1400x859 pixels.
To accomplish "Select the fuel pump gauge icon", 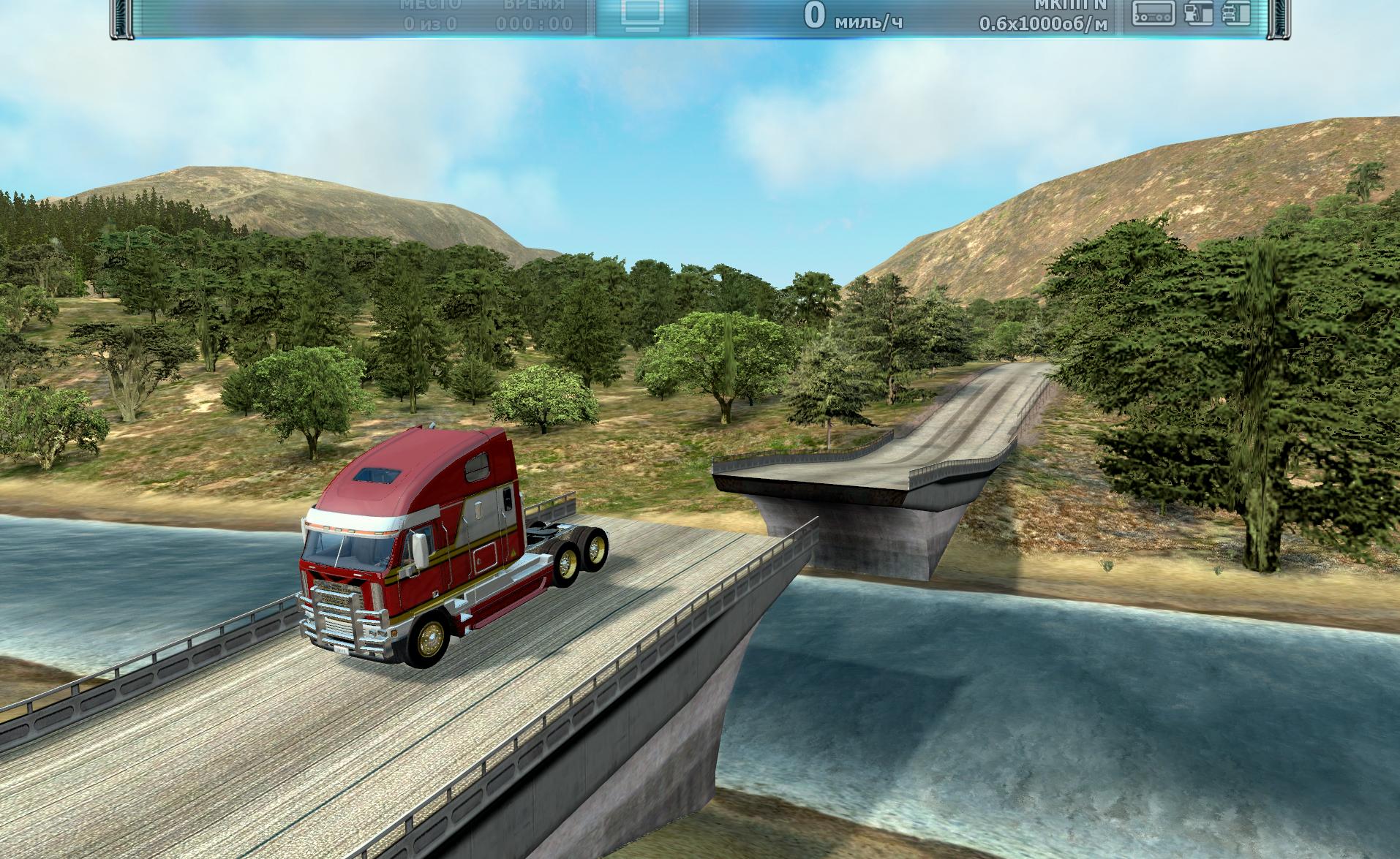I will (x=1198, y=14).
